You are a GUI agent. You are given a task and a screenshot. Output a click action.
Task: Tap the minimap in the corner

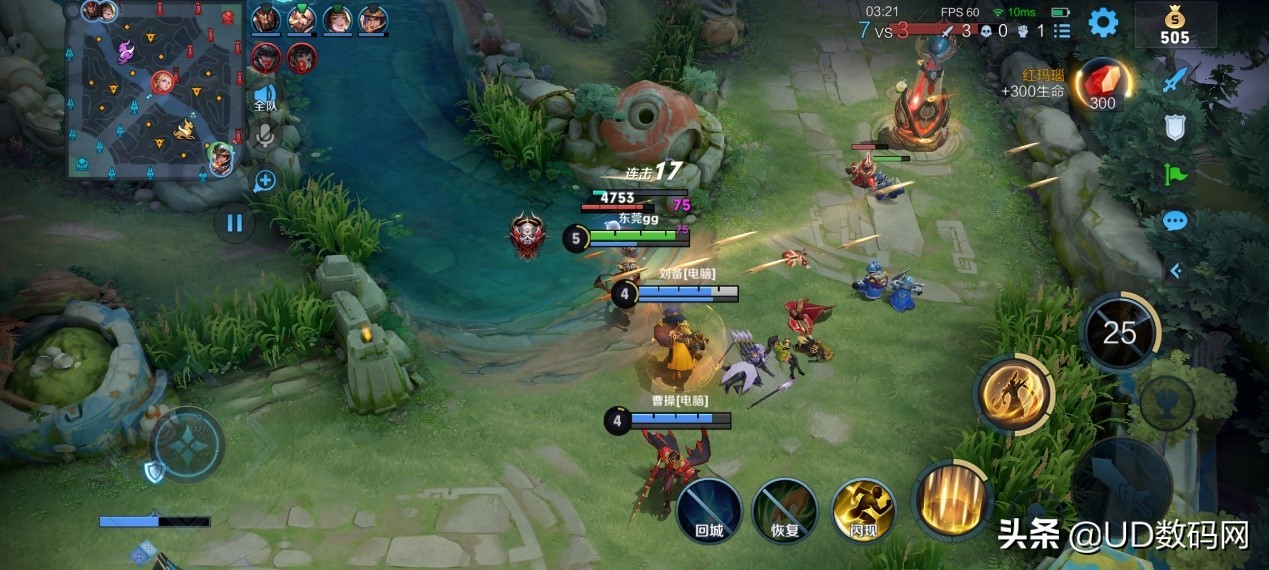(156, 88)
